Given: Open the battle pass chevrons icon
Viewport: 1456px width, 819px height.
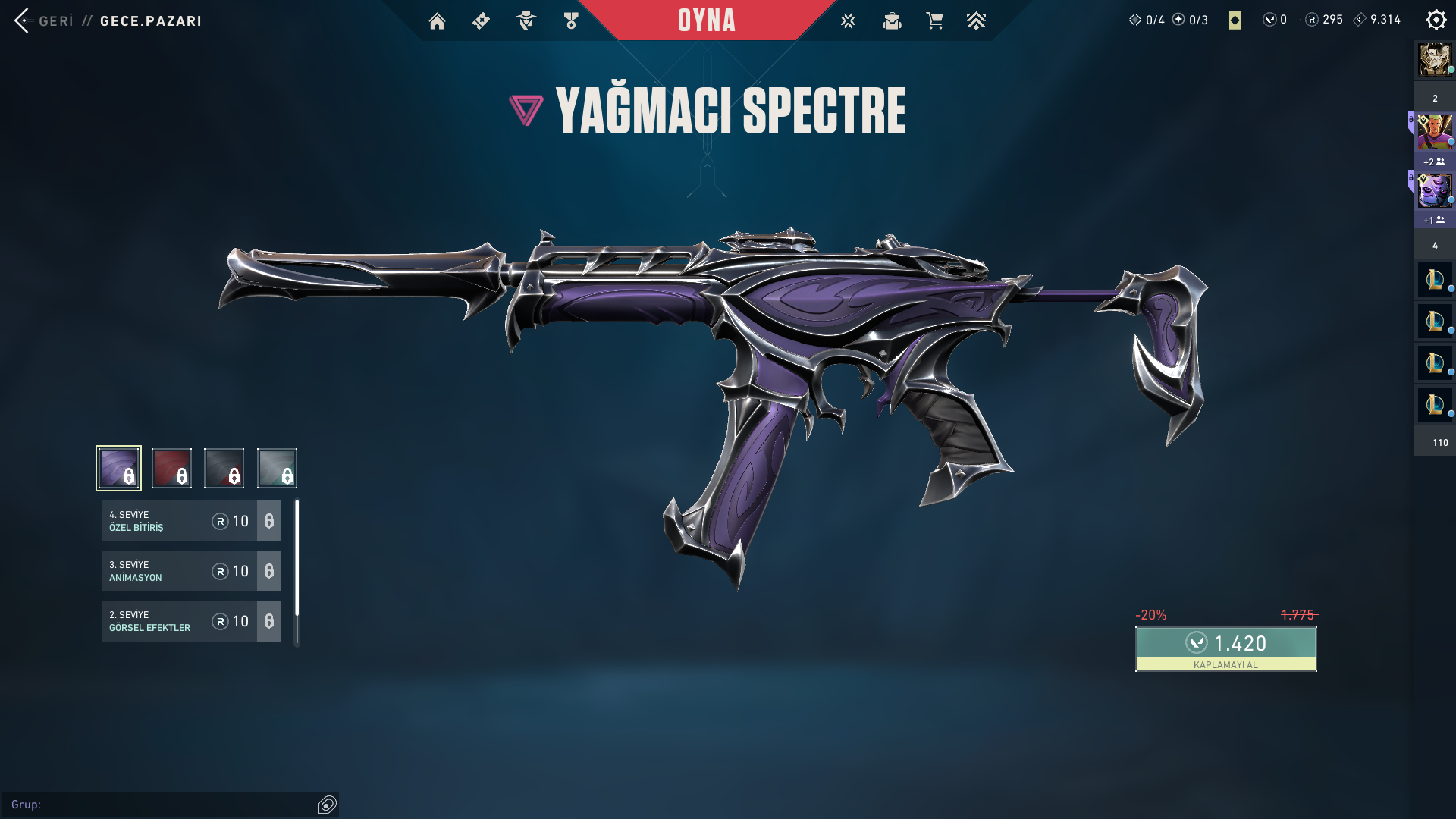Looking at the screenshot, I should [976, 21].
